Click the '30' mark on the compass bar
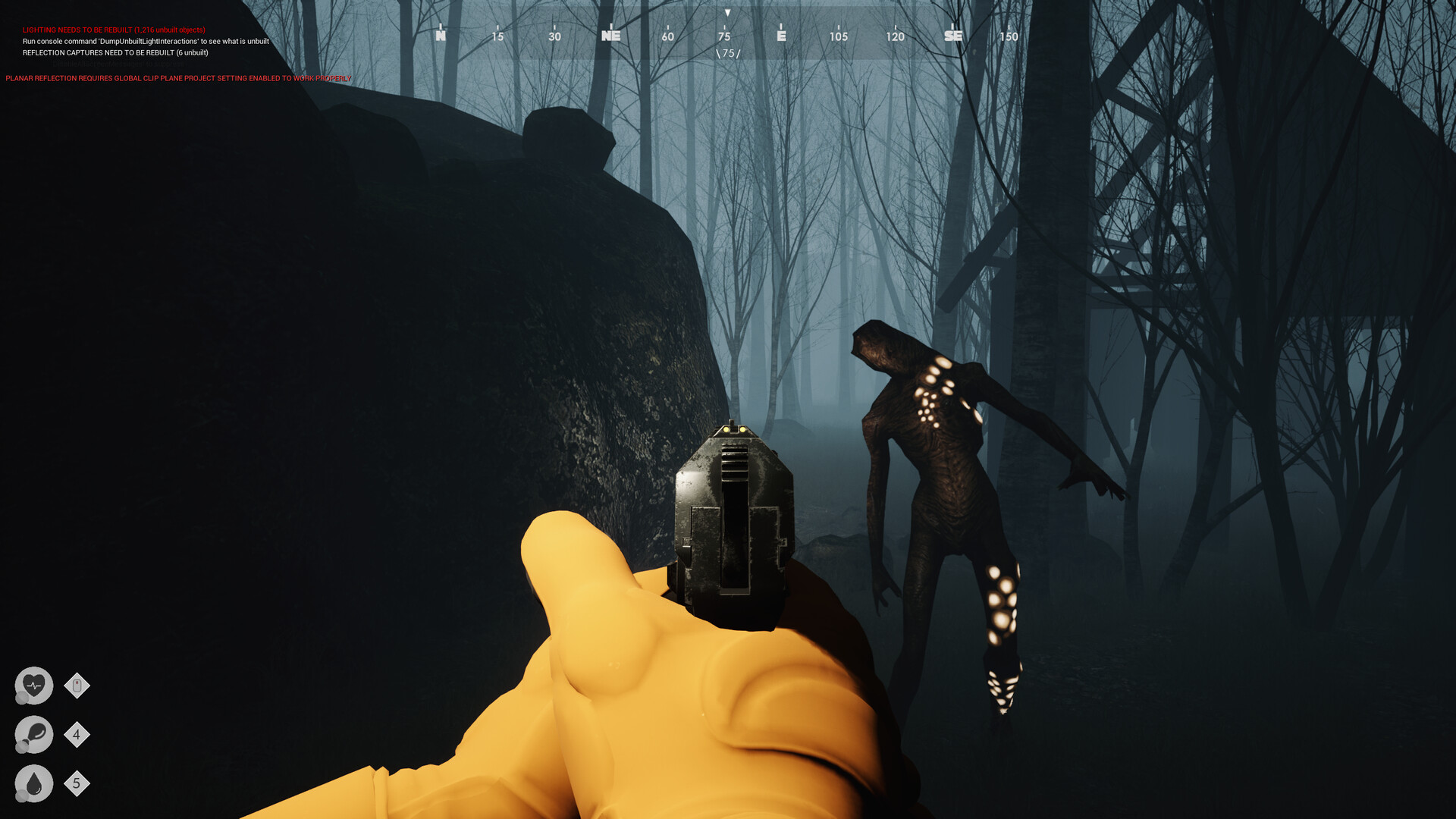 click(x=554, y=36)
